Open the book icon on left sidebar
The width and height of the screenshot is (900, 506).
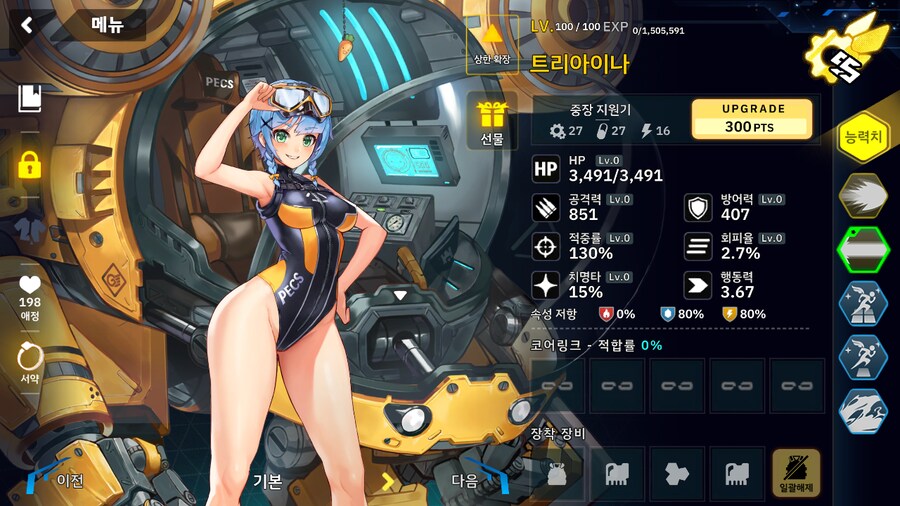29,98
